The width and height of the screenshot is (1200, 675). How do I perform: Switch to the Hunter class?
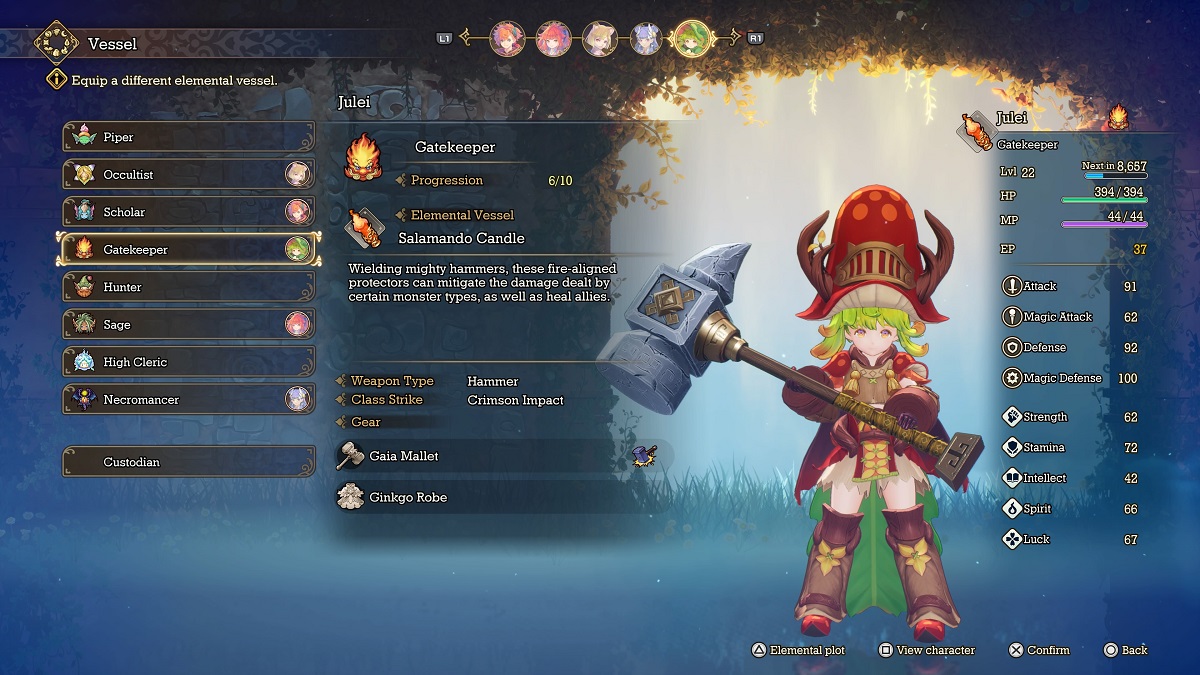tap(188, 287)
